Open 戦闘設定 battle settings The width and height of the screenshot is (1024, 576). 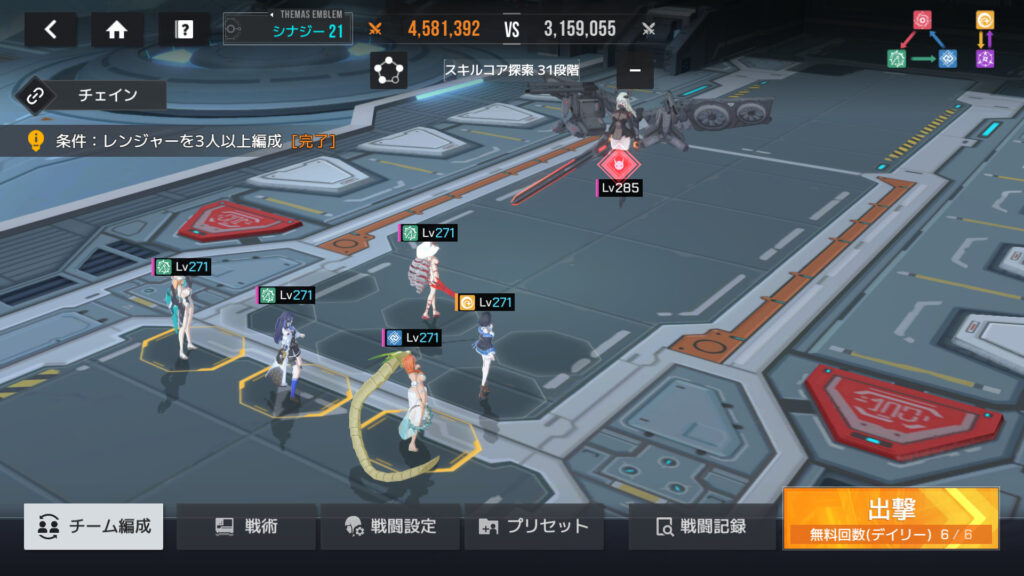click(390, 526)
